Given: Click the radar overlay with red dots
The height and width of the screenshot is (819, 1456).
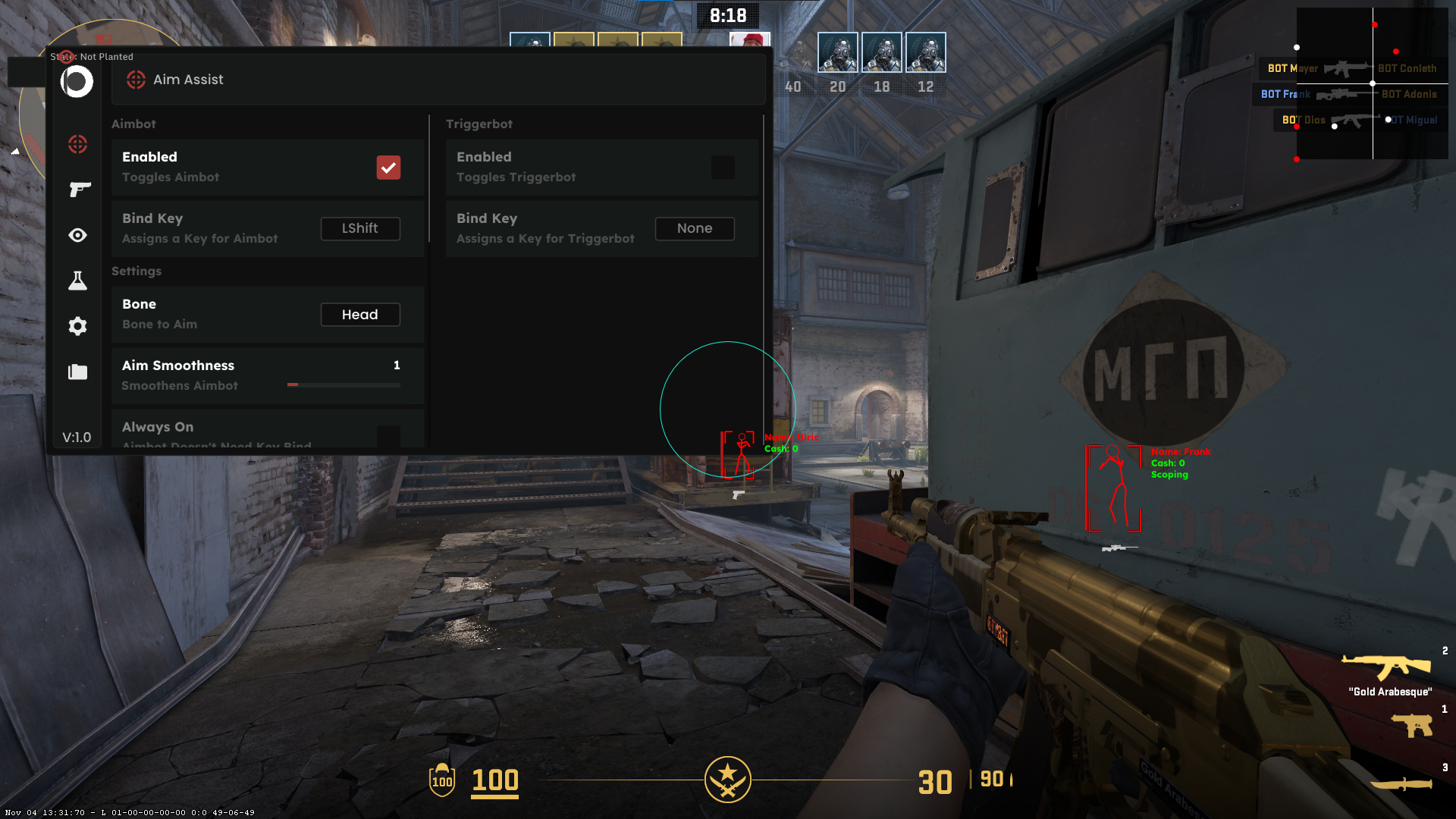Looking at the screenshot, I should pos(1372,83).
